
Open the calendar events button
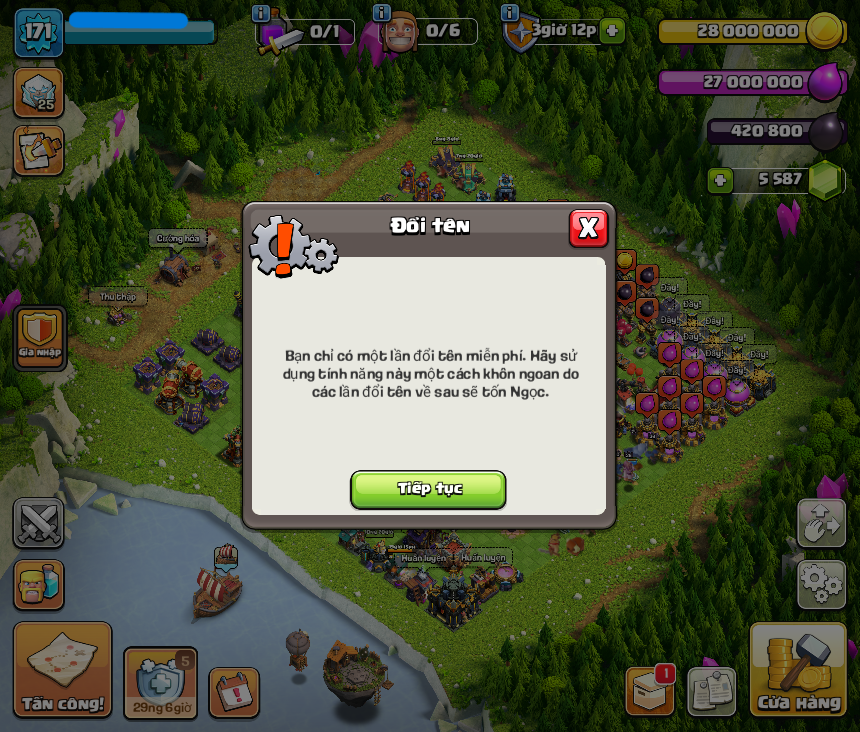tap(234, 692)
